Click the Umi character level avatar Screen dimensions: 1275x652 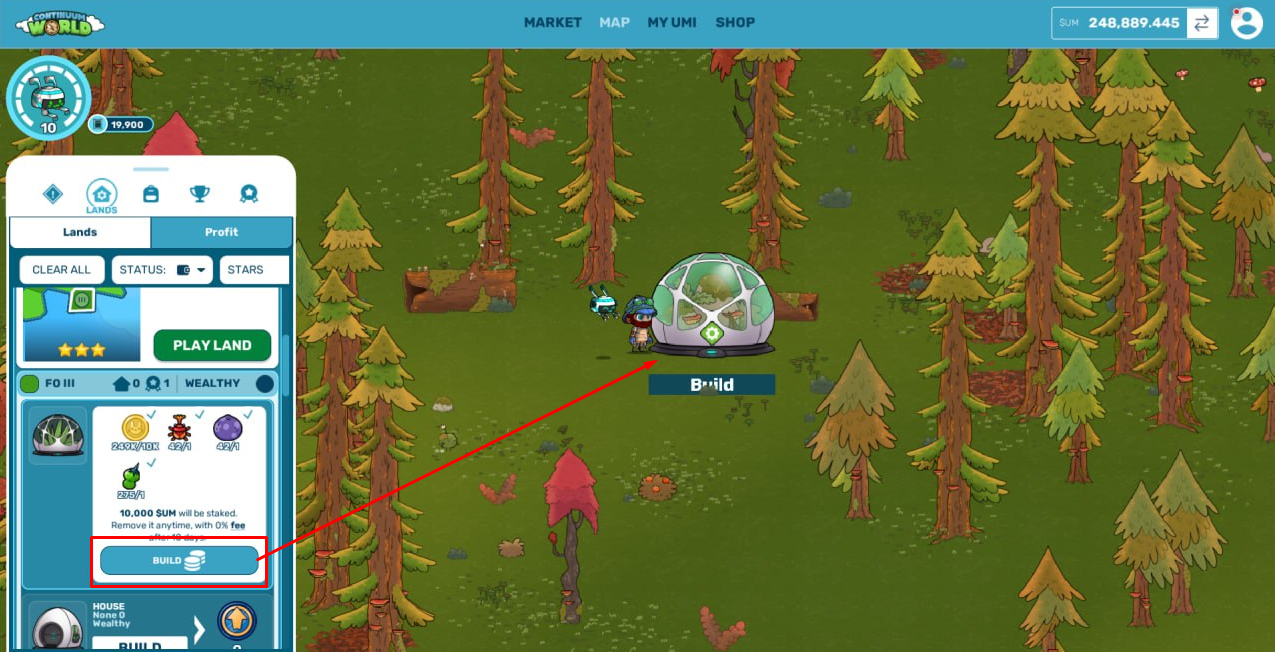click(48, 97)
